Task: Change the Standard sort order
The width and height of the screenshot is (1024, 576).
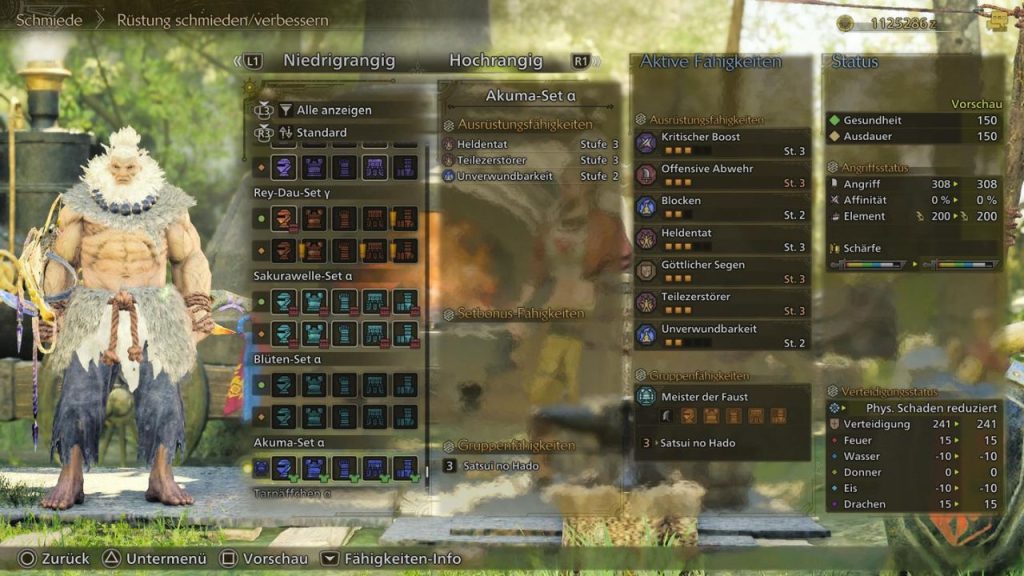Action: (x=321, y=132)
